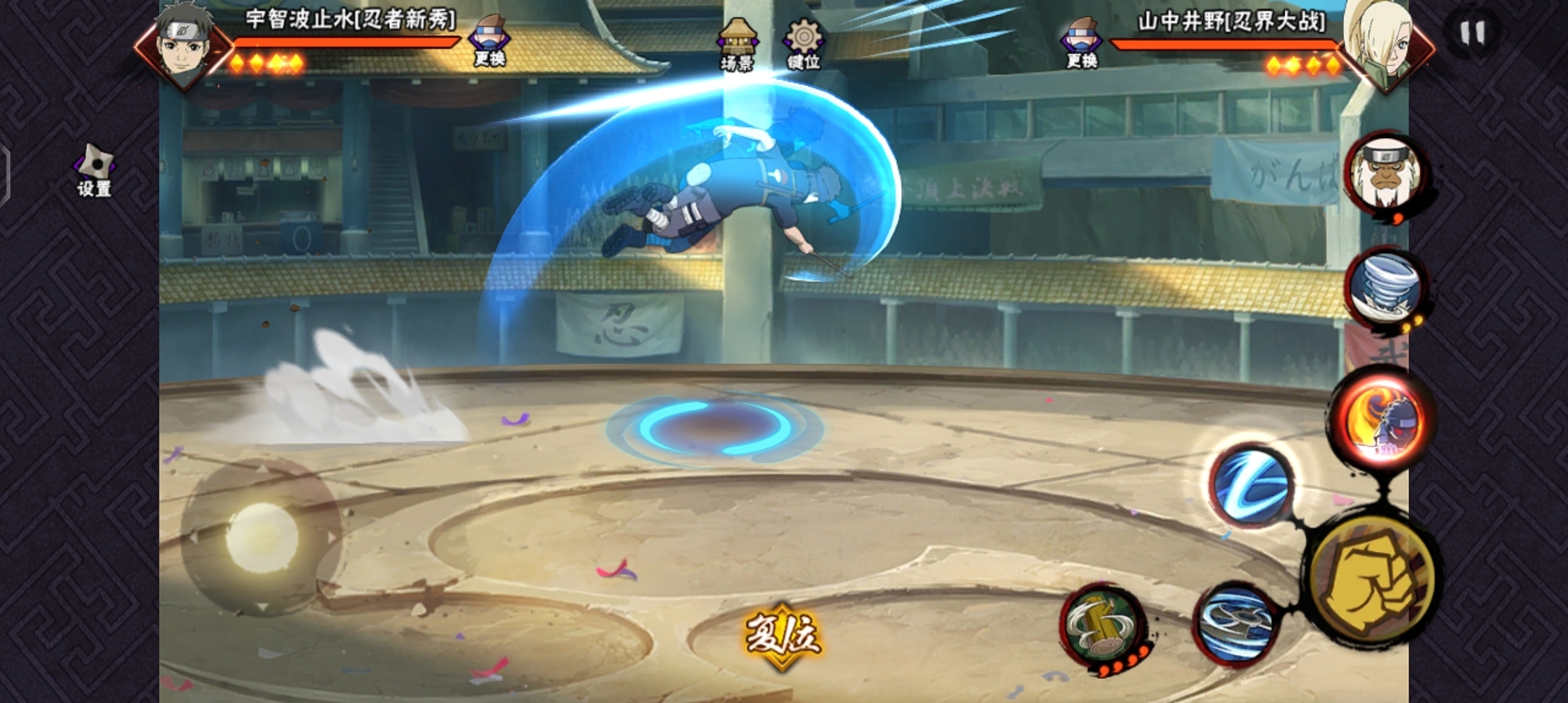Trigger the wooden log substitution skill
This screenshot has width=1568, height=703.
1102,625
